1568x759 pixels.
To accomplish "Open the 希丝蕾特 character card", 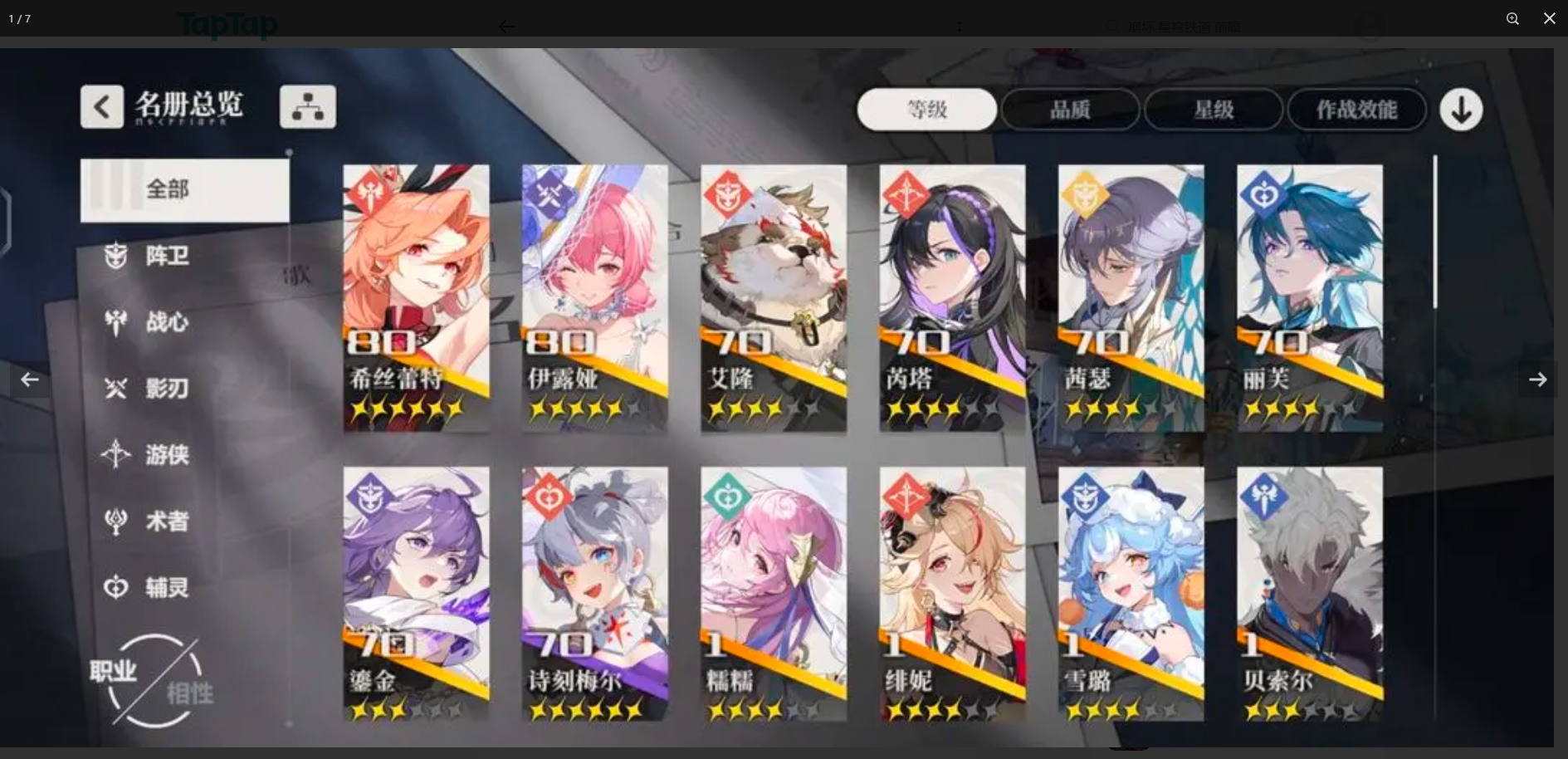I will (x=416, y=297).
